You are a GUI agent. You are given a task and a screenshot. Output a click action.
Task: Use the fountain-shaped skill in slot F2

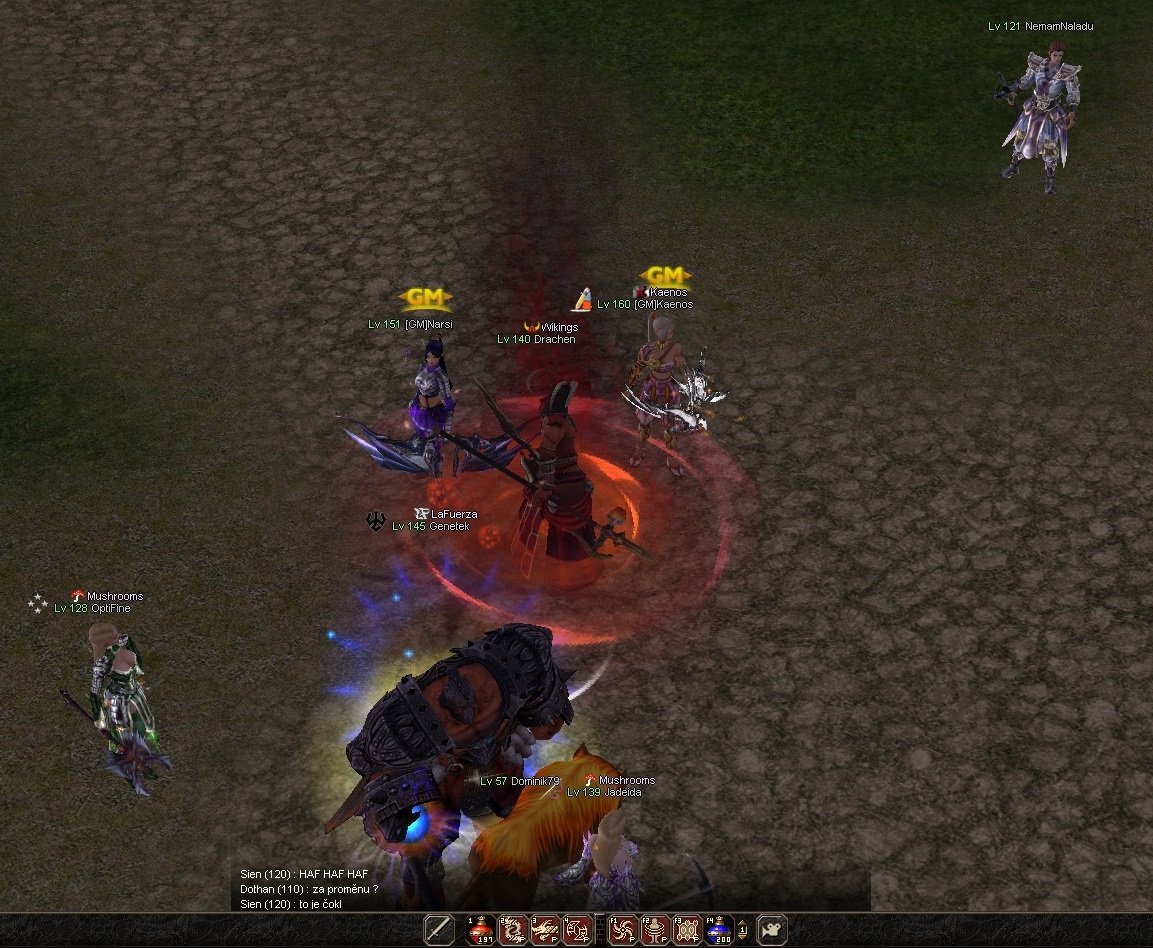pos(655,930)
